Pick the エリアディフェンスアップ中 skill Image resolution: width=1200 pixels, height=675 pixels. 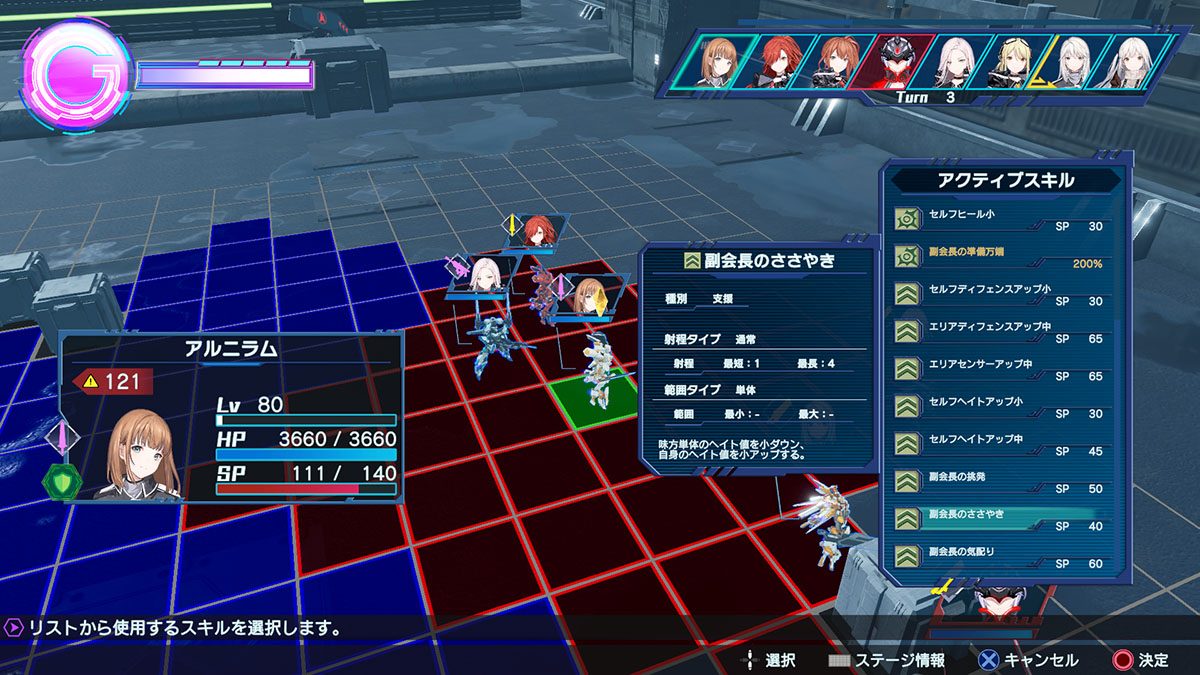tap(1000, 332)
